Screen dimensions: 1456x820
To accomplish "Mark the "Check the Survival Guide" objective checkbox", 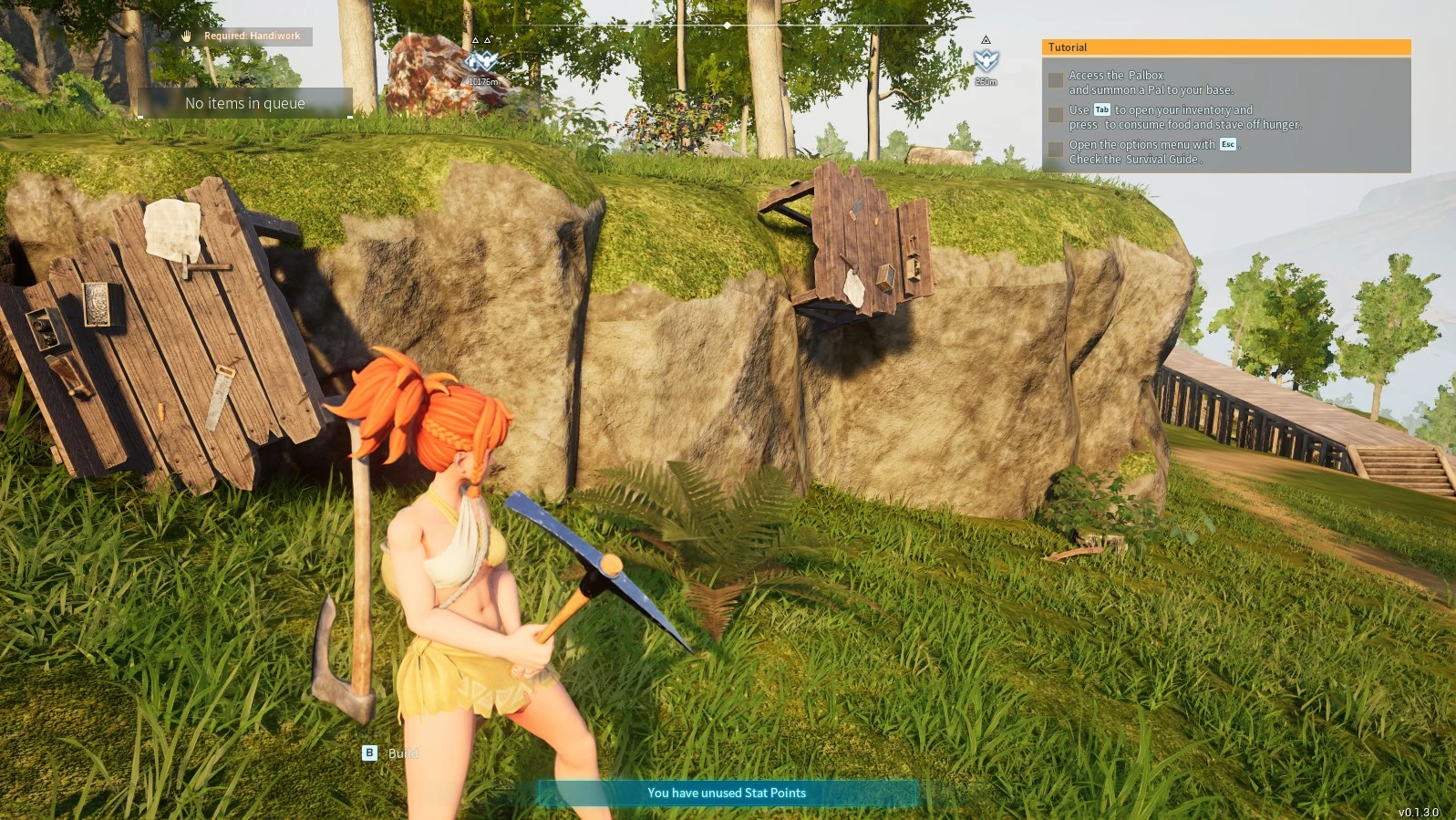I will click(1055, 150).
